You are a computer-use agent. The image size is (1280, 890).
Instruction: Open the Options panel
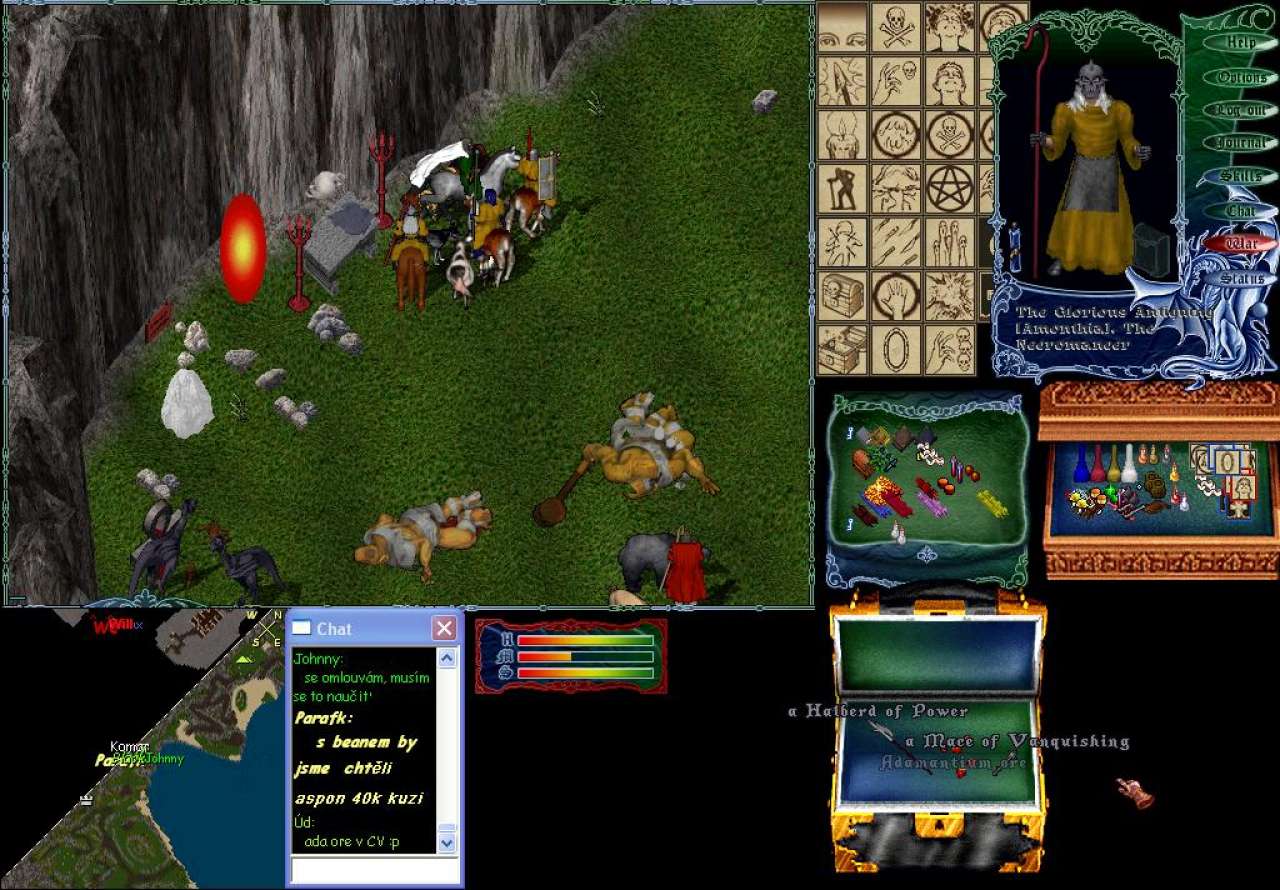[x=1240, y=77]
